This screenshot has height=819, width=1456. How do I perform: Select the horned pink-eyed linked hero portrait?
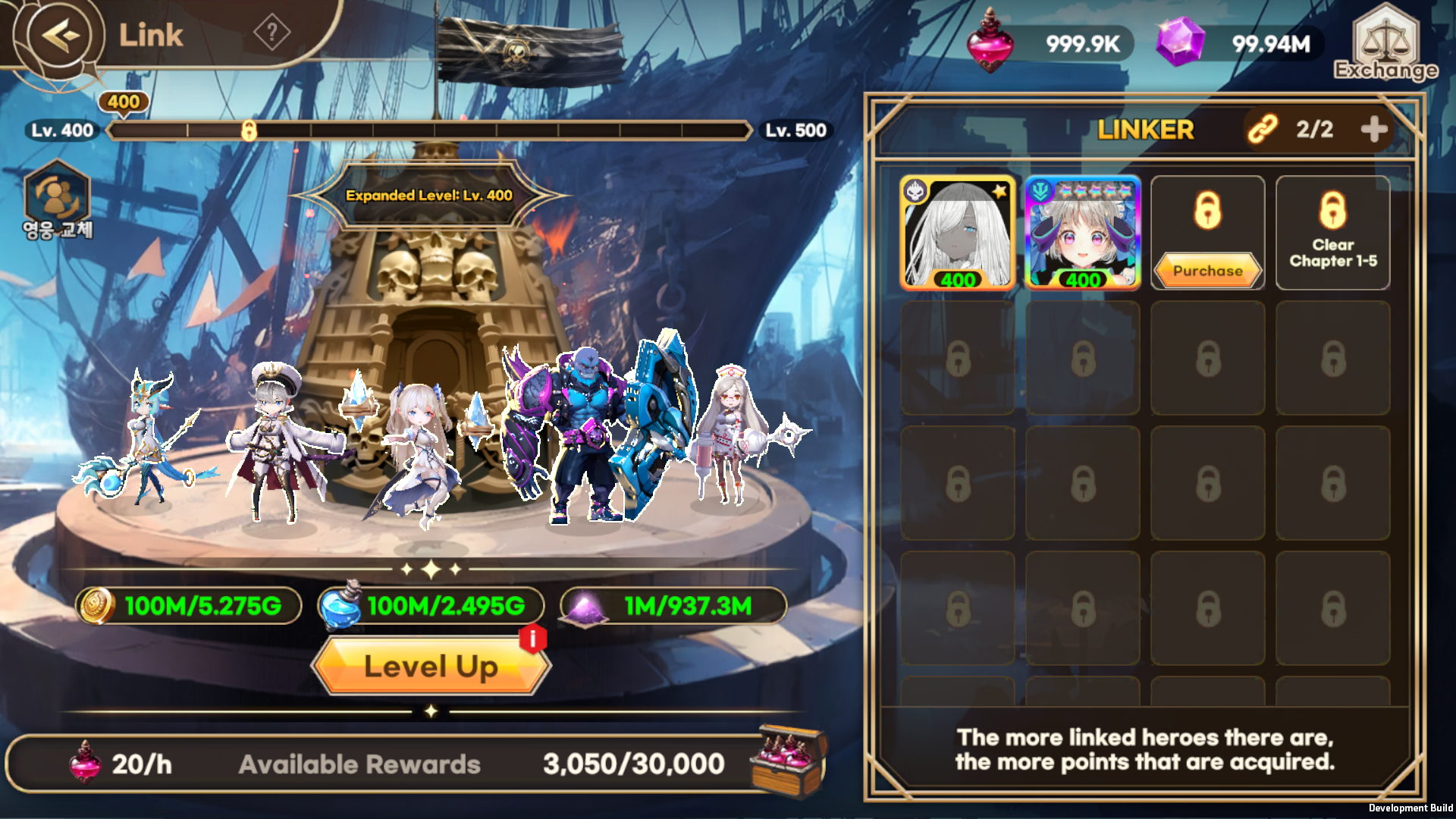[1082, 233]
